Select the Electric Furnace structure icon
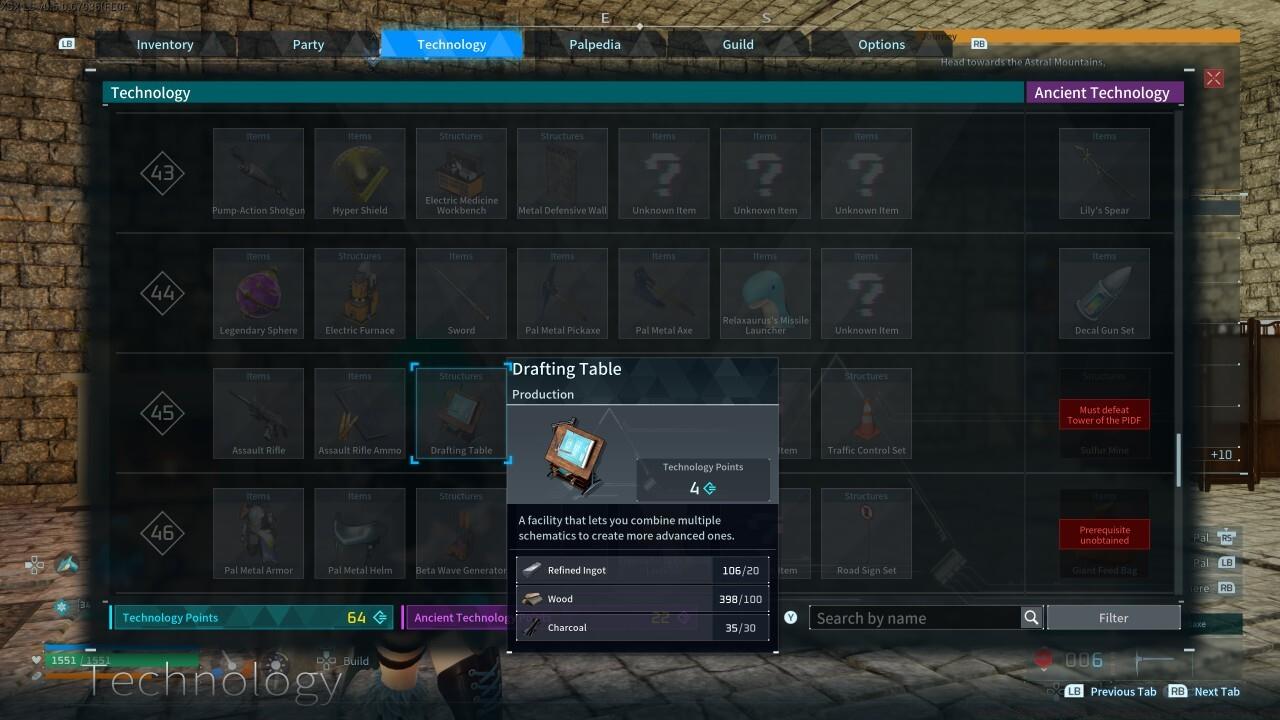The image size is (1280, 720). coord(359,293)
